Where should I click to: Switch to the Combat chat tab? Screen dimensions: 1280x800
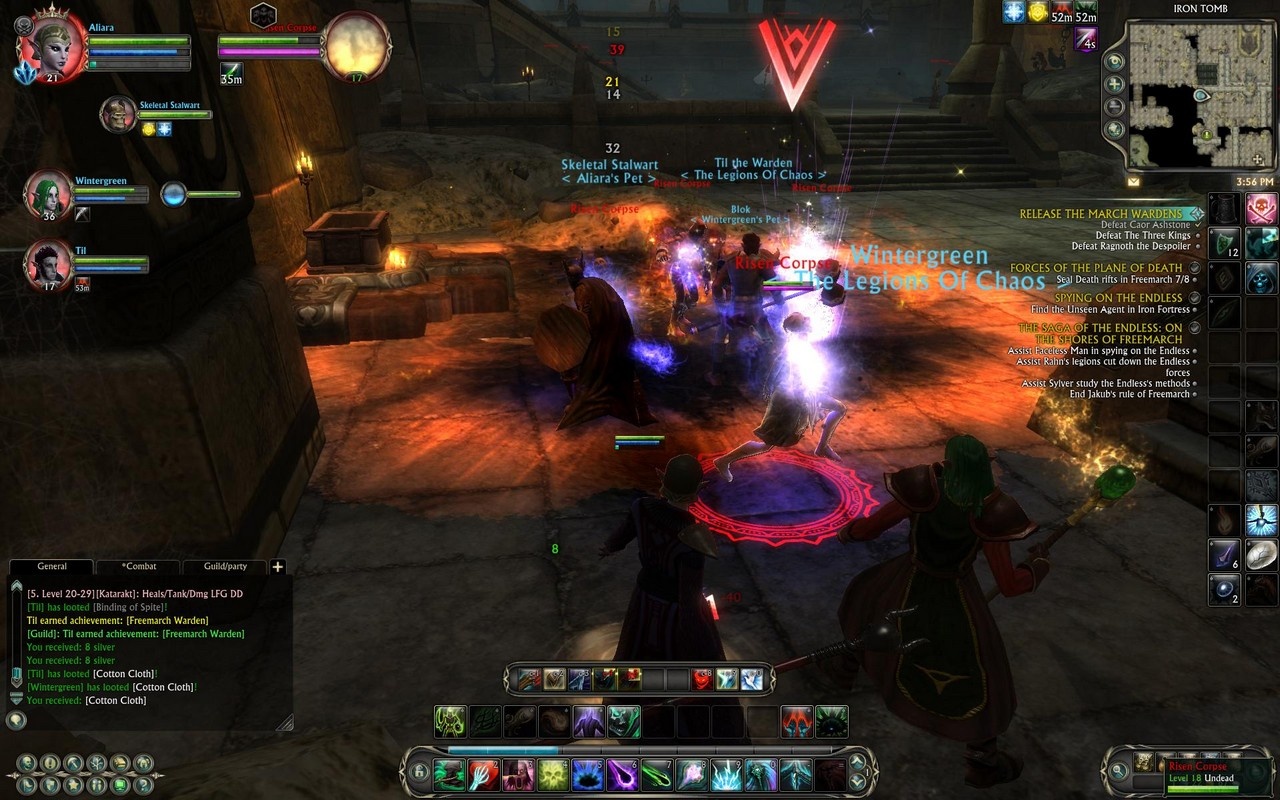[x=138, y=566]
